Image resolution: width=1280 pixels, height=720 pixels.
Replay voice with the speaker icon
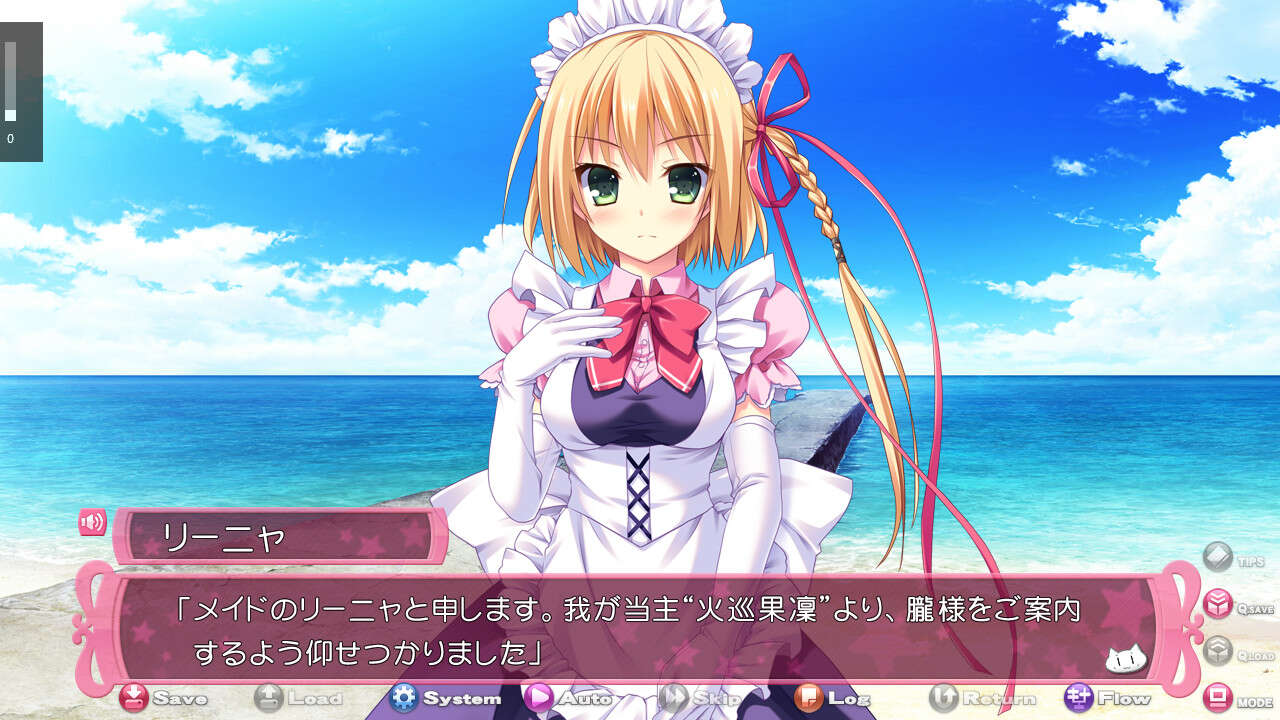click(x=93, y=522)
